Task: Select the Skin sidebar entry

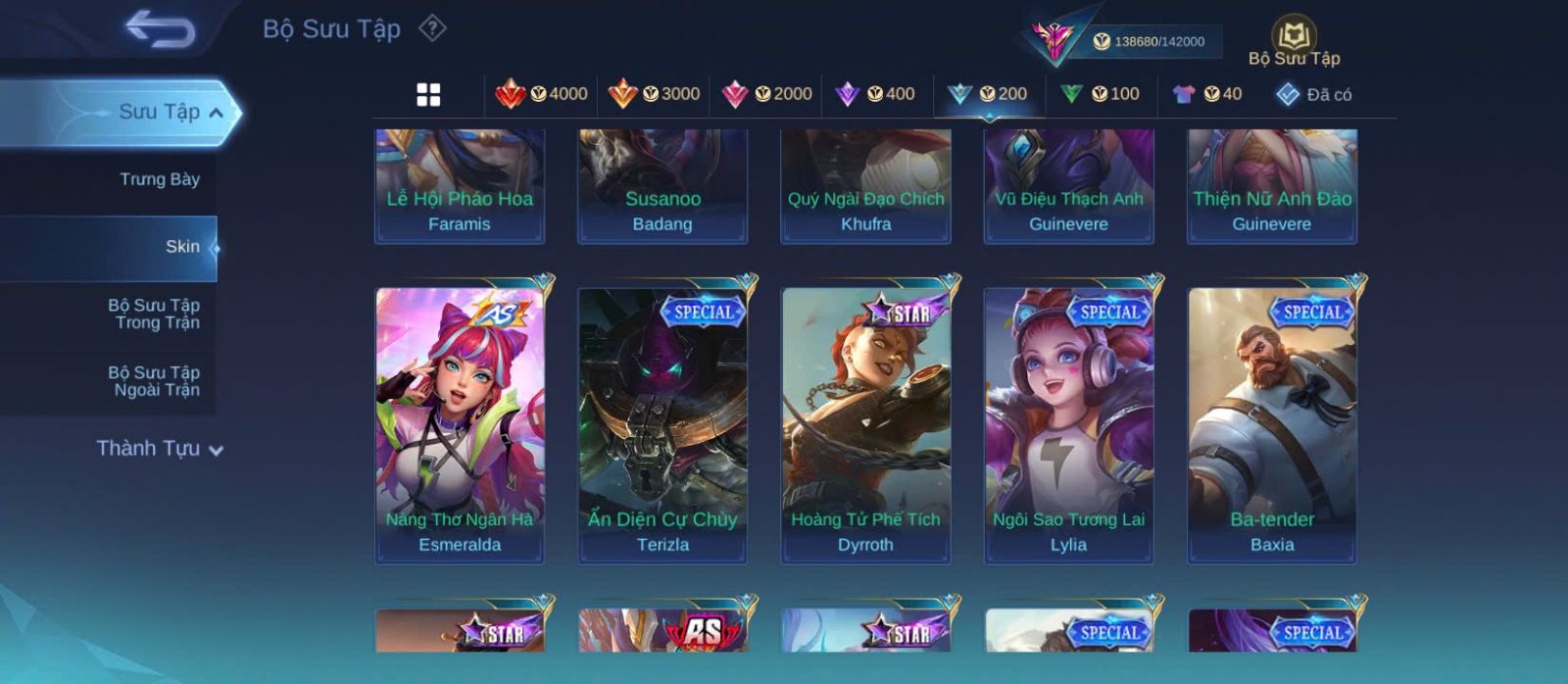Action: 182,247
